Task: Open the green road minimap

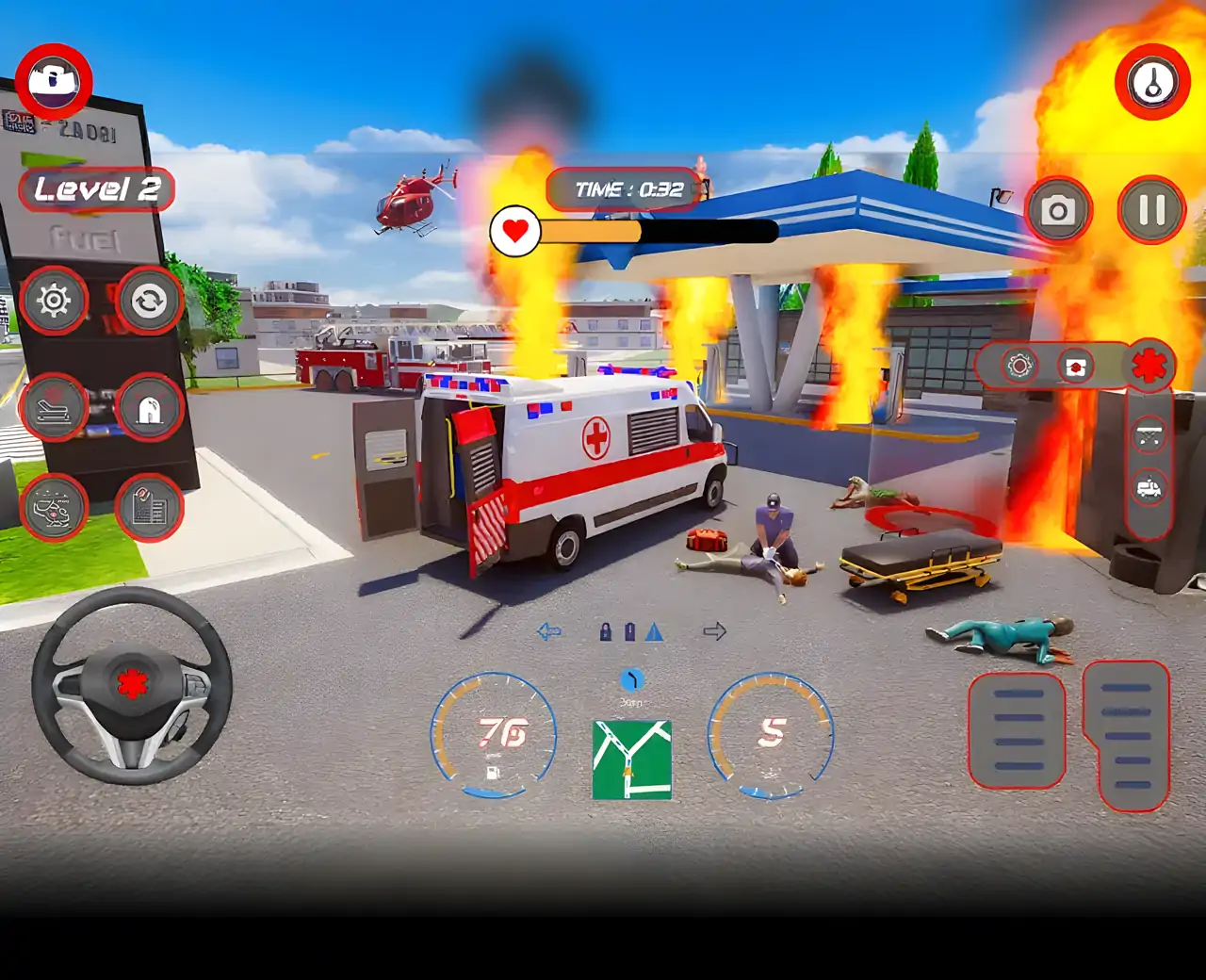Action: point(632,759)
